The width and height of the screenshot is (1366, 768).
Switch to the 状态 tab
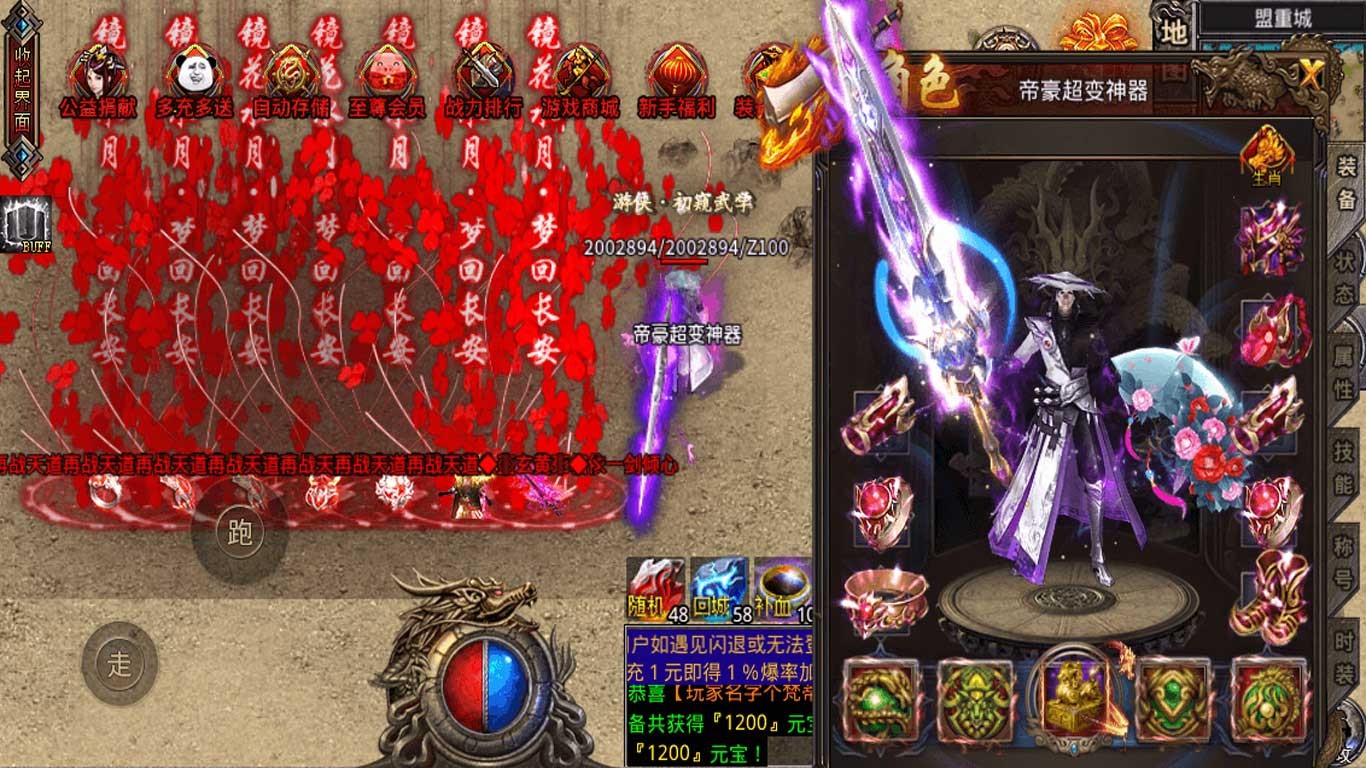click(x=1345, y=278)
